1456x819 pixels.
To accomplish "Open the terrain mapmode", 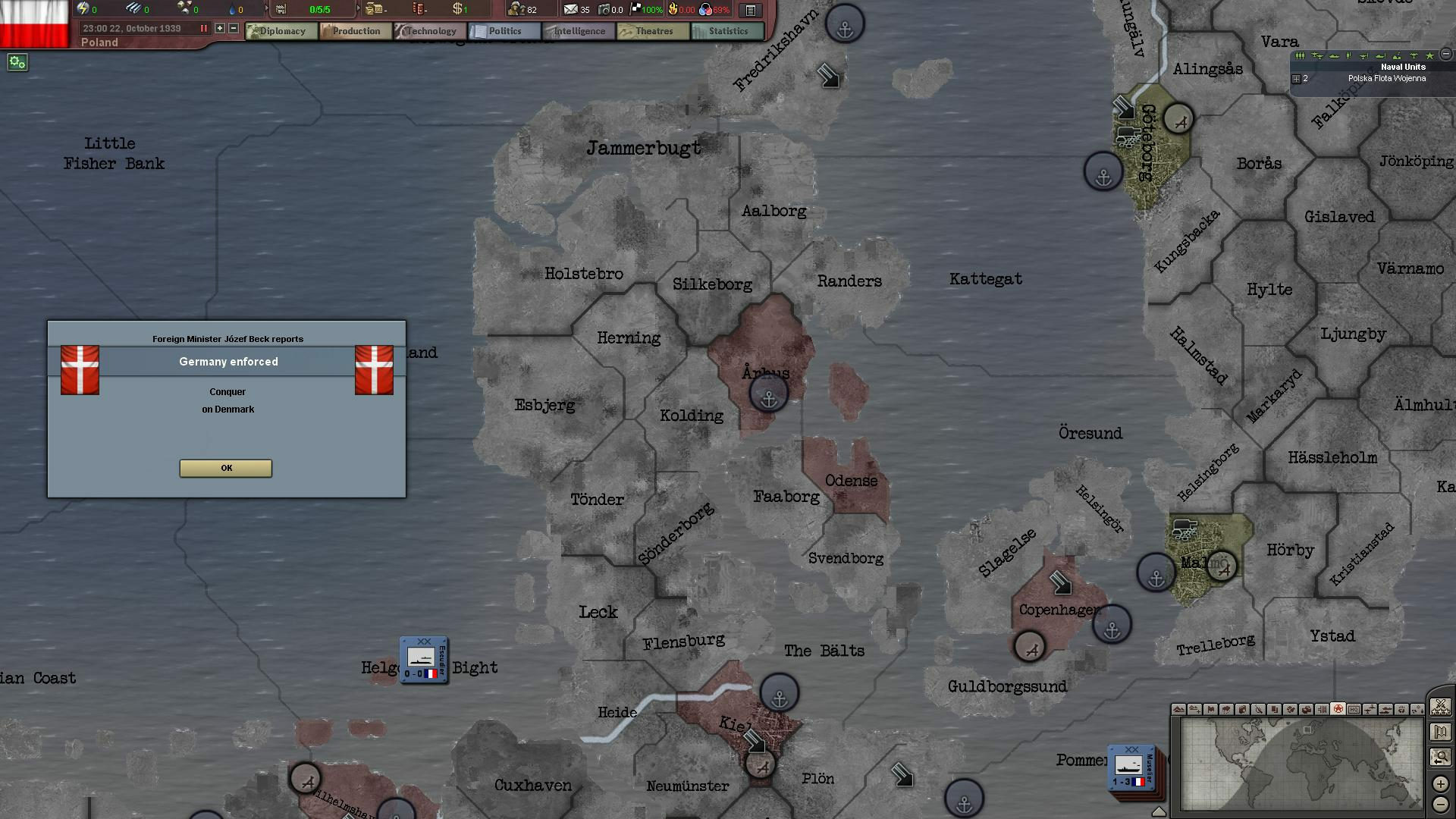I will 1178,711.
